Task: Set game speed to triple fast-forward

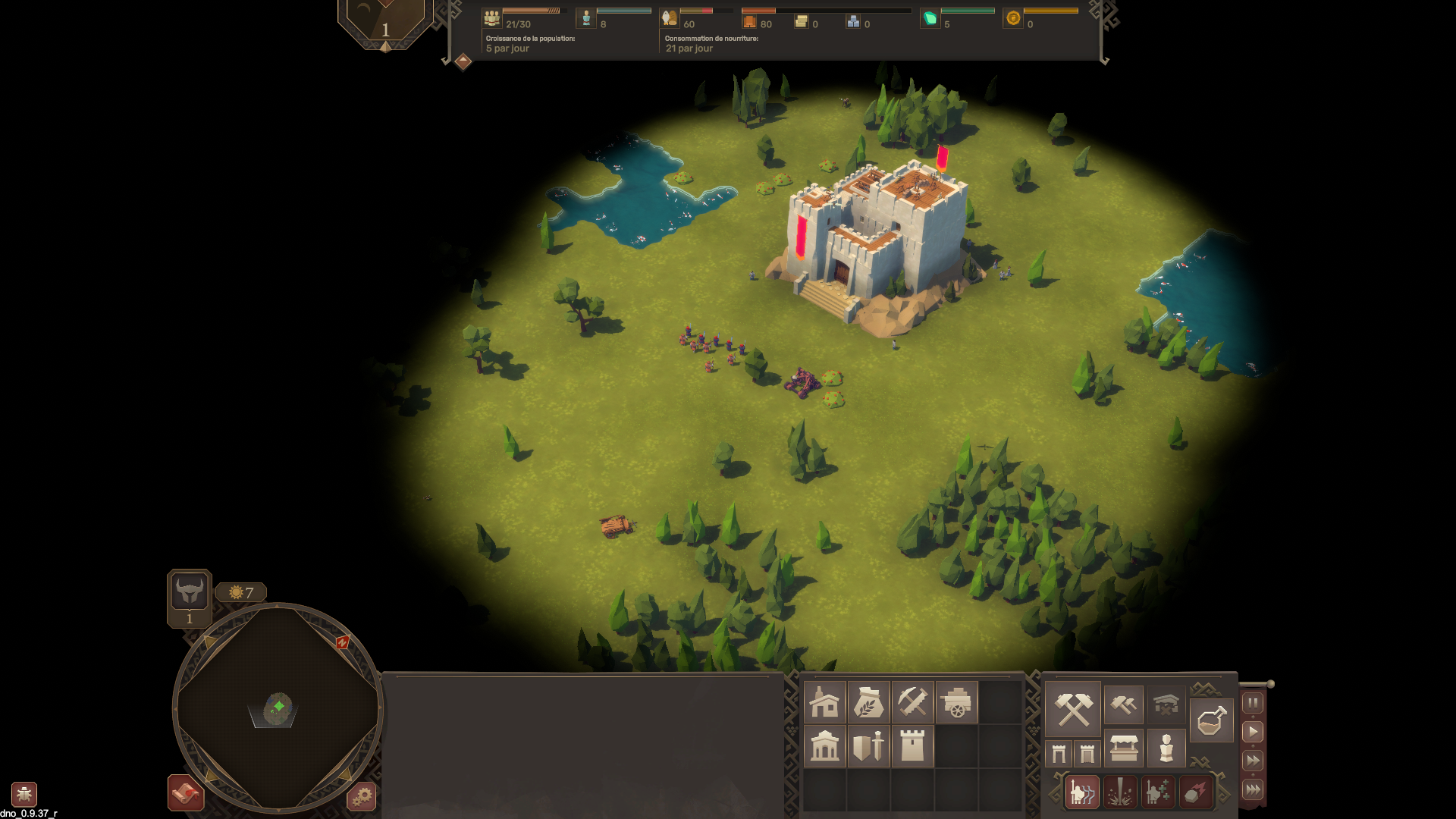Action: point(1253,789)
